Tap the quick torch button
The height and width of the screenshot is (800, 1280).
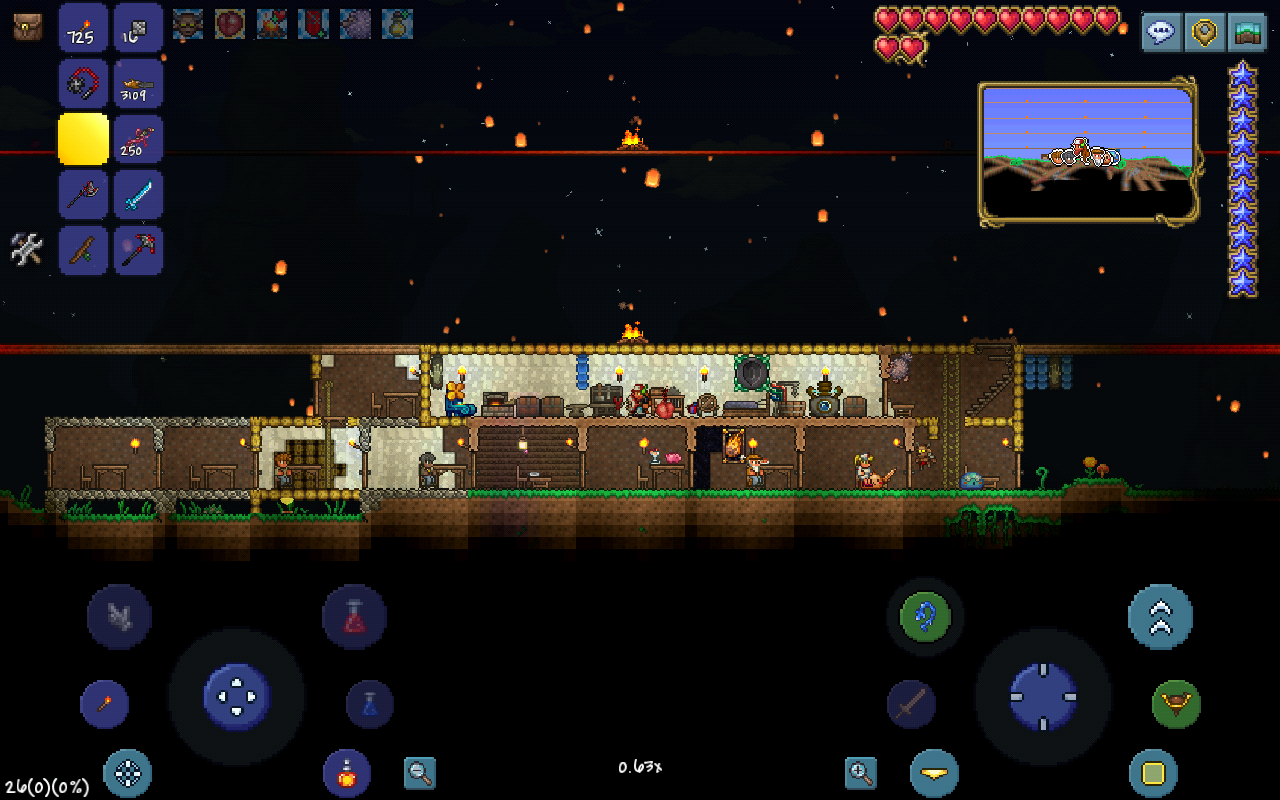tap(104, 705)
